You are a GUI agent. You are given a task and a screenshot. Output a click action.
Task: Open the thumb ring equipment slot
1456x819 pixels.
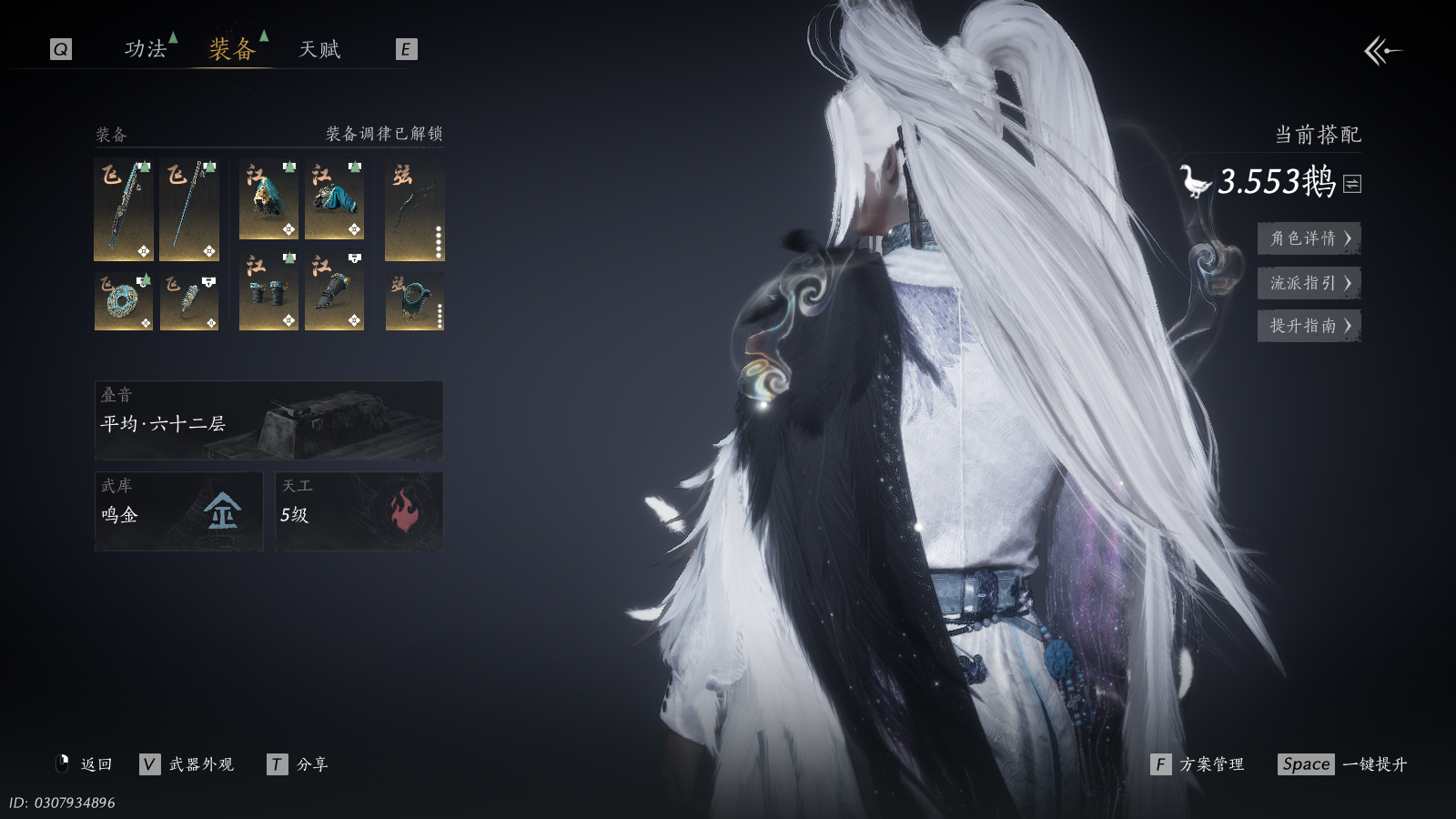tap(414, 301)
